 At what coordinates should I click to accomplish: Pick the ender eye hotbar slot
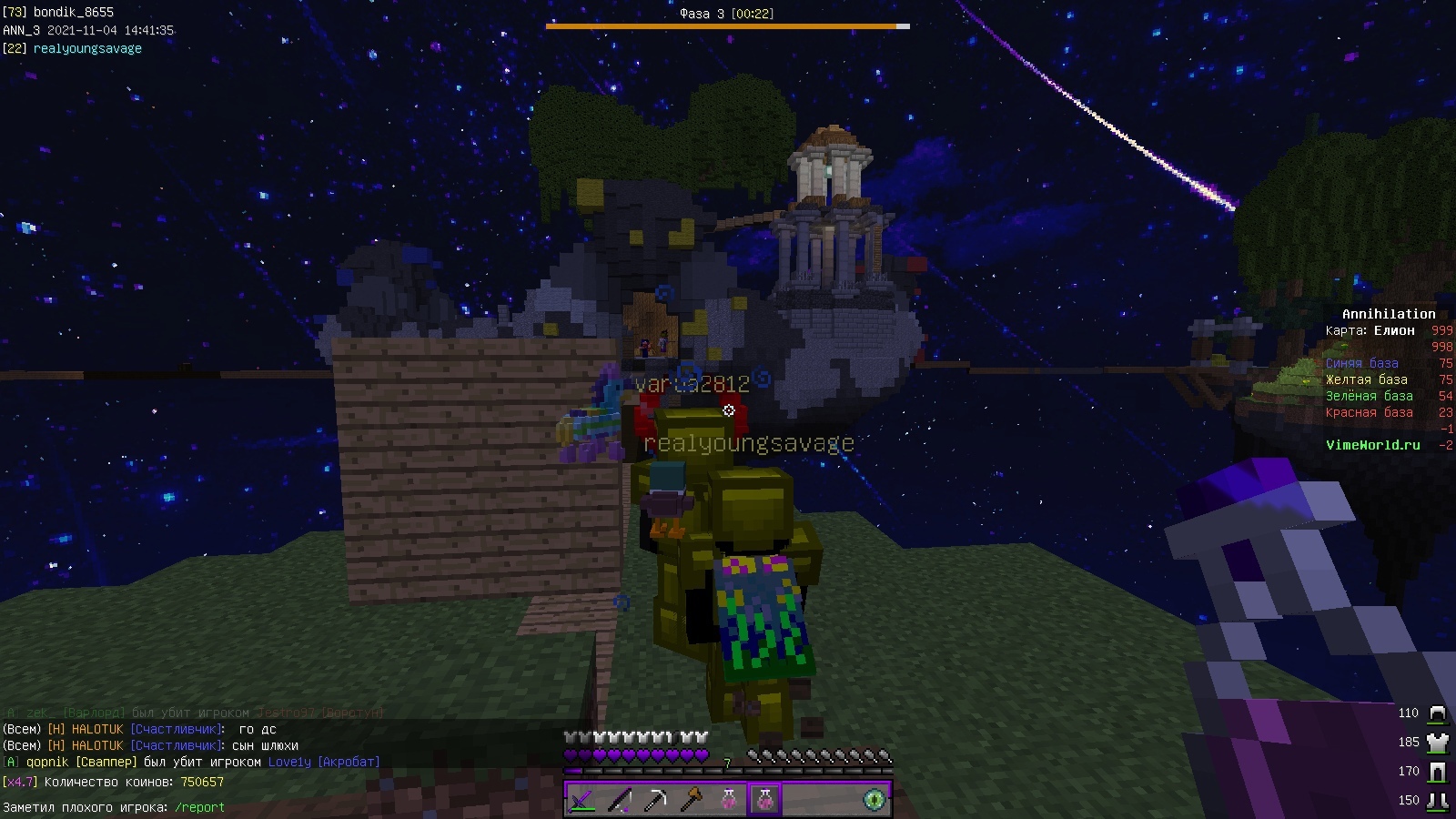pyautogui.click(x=874, y=800)
